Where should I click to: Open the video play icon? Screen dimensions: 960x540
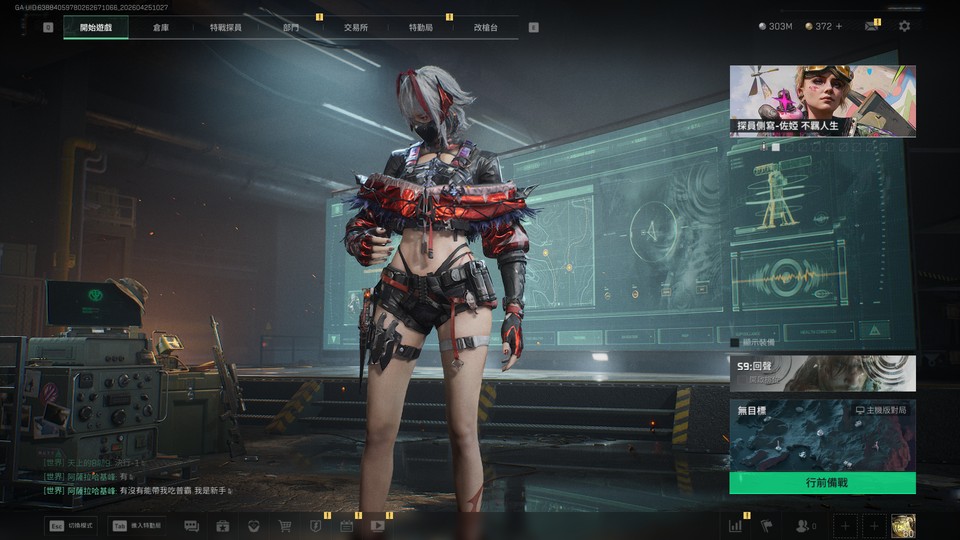coord(378,525)
